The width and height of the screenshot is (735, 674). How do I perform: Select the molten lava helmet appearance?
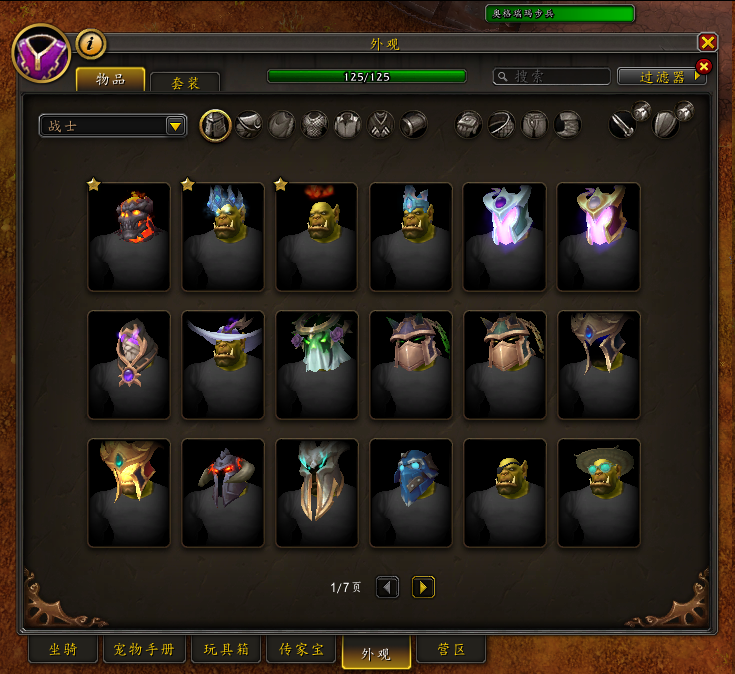coord(129,237)
